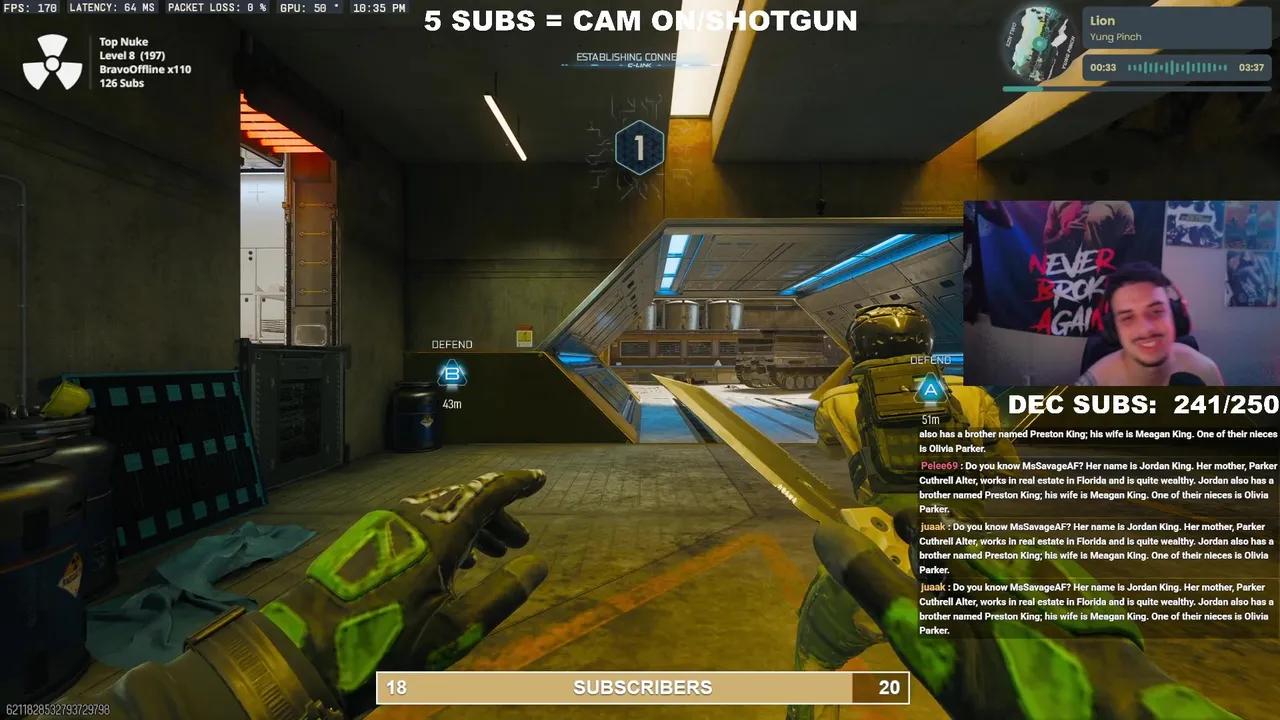The width and height of the screenshot is (1280, 720).
Task: Click the Yung Pinch album artwork
Action: [1037, 43]
